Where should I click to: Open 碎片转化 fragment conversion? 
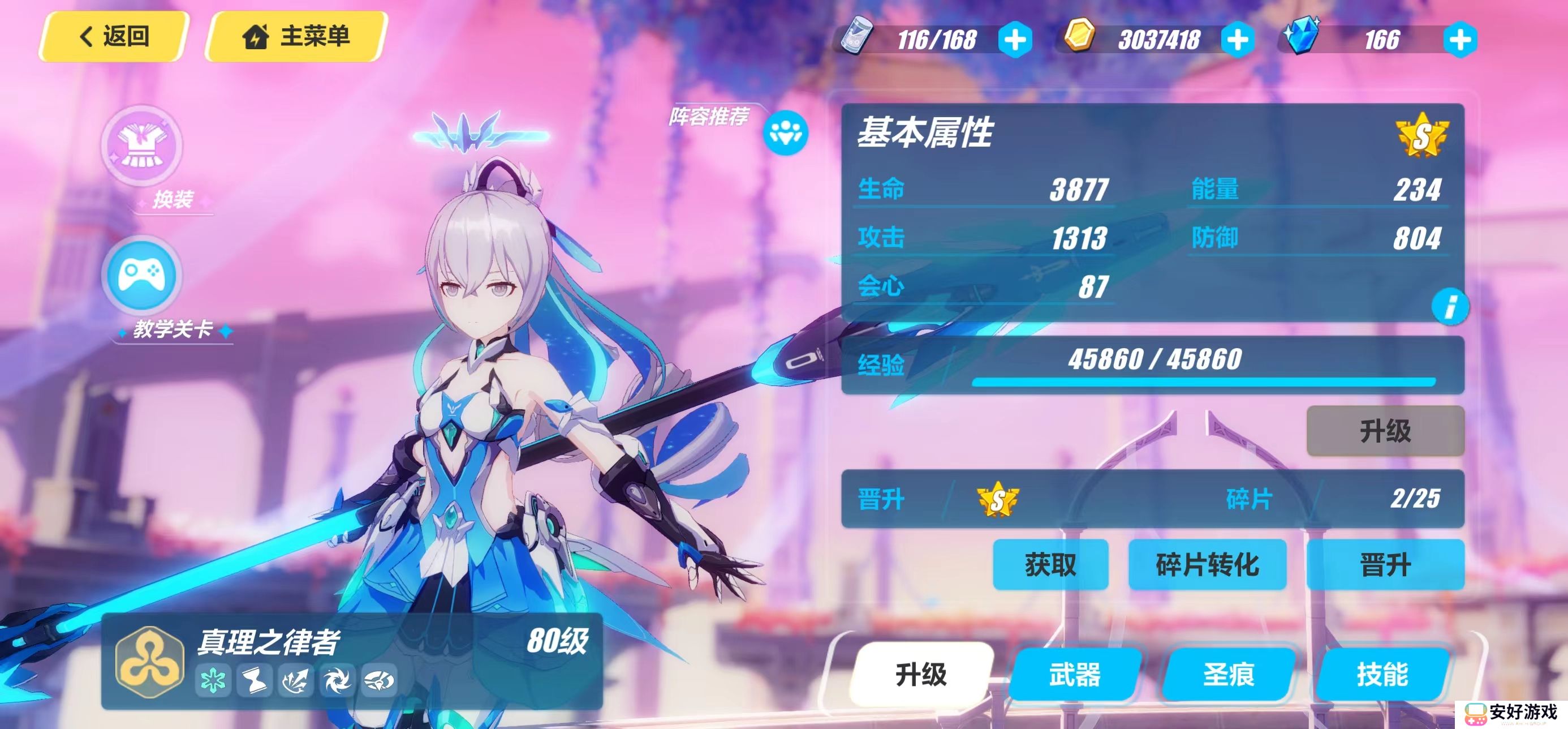pos(1207,564)
